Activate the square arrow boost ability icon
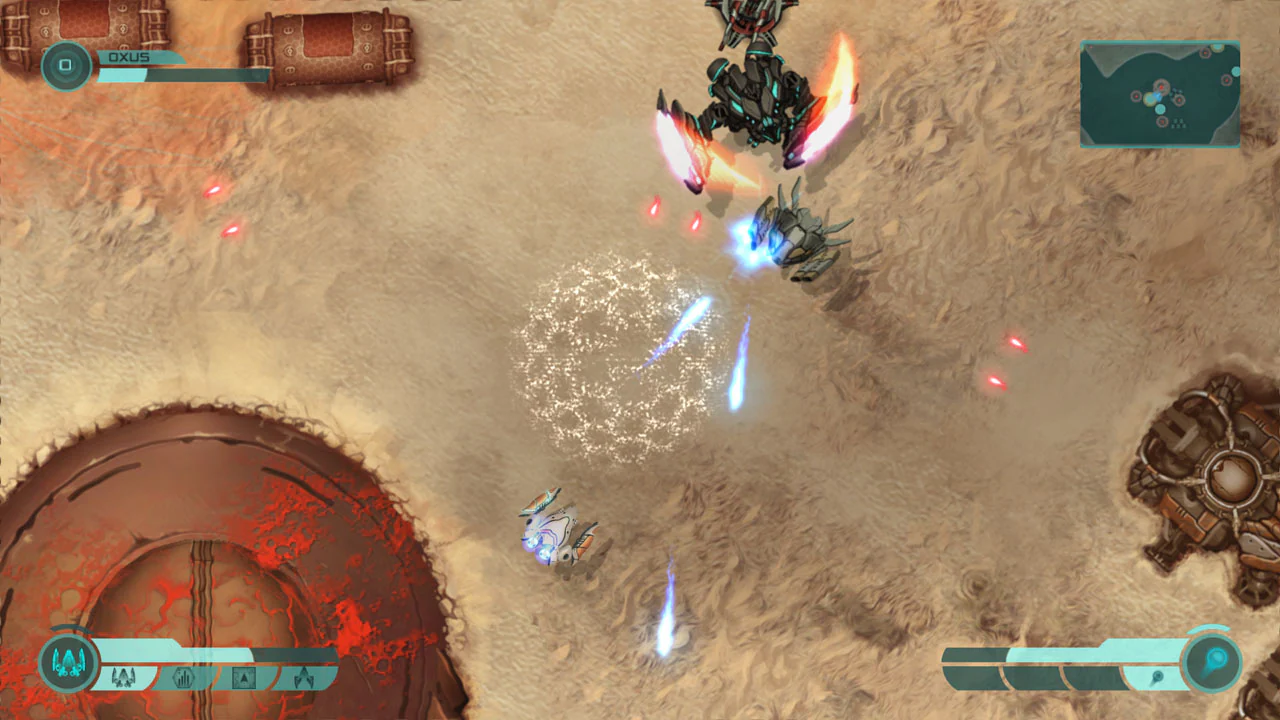 point(244,677)
